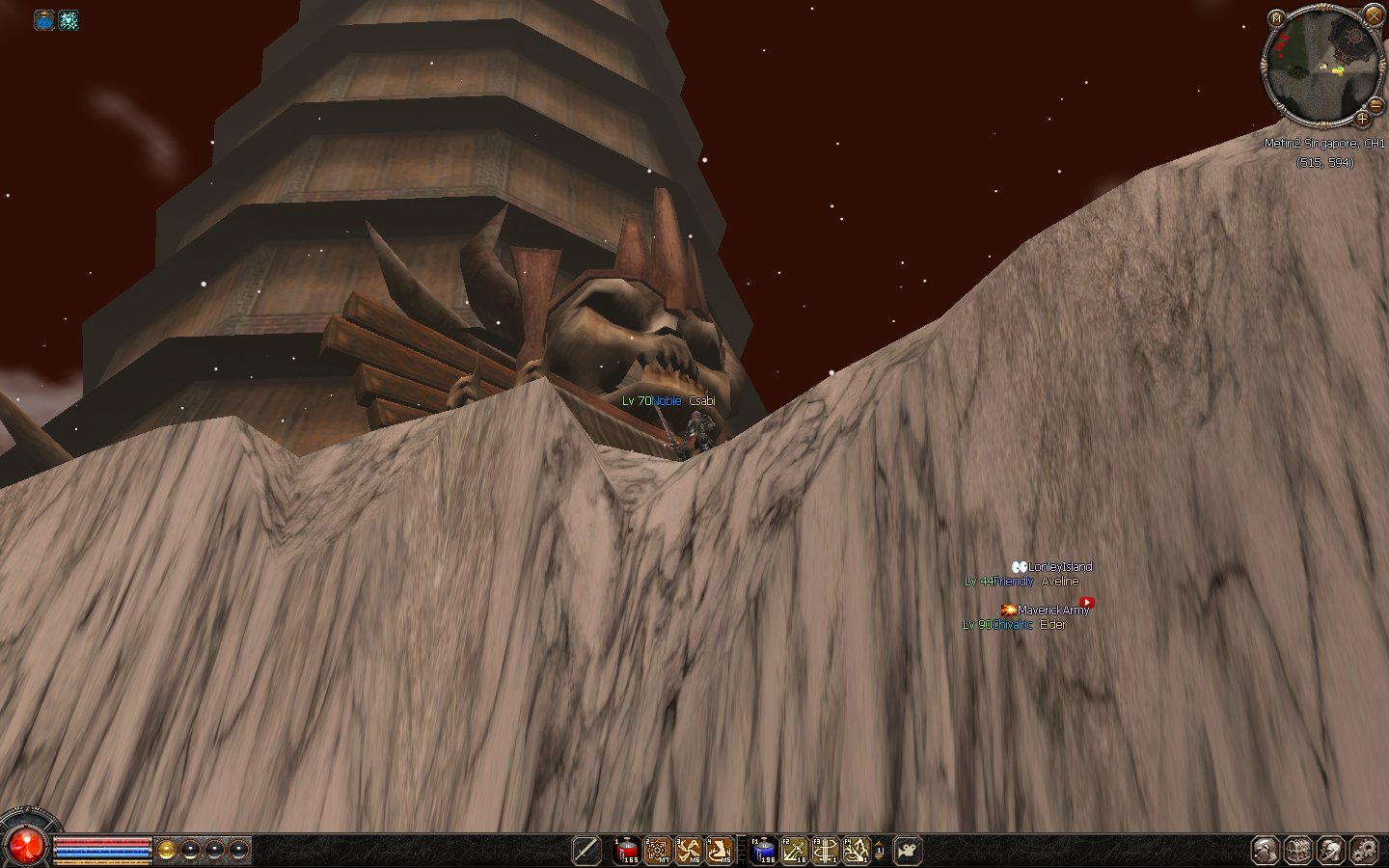Zoom out the minimap

[1376, 106]
